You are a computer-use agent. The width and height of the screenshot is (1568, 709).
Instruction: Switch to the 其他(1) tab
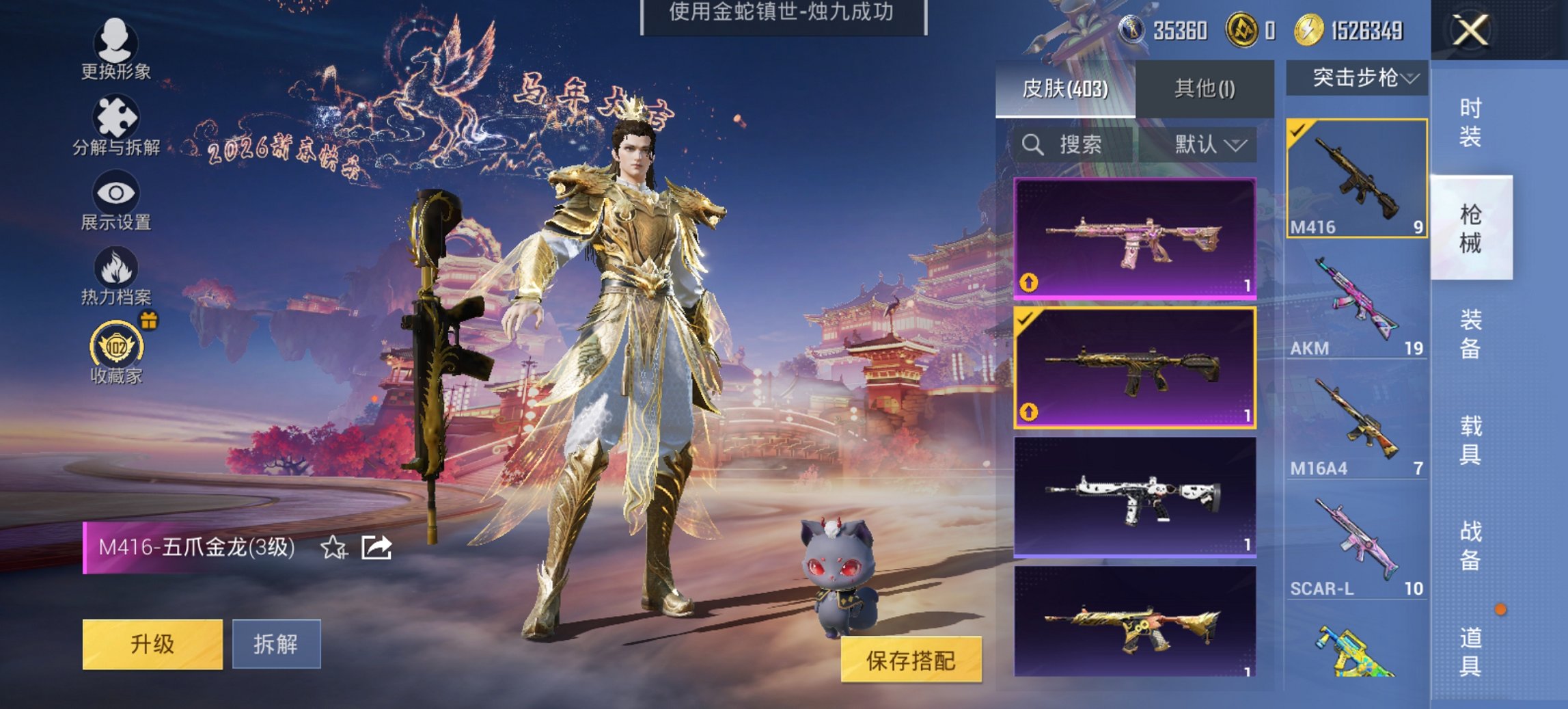point(1204,87)
